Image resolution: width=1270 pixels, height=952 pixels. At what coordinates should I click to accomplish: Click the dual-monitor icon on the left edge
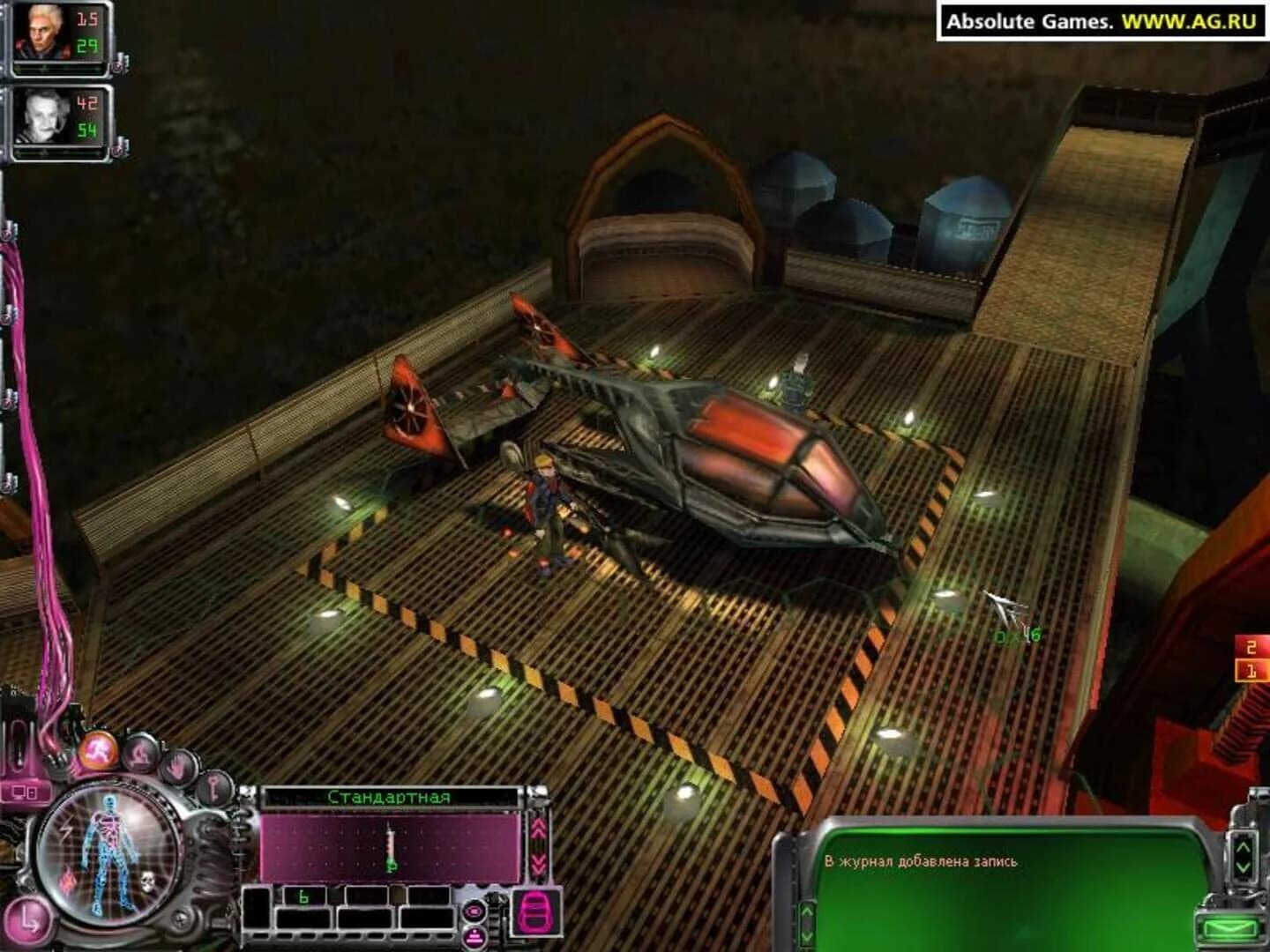coord(23,792)
